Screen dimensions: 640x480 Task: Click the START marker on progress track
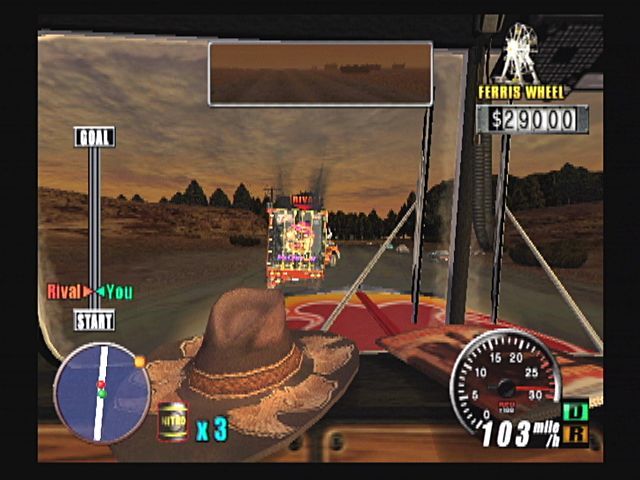(x=94, y=321)
